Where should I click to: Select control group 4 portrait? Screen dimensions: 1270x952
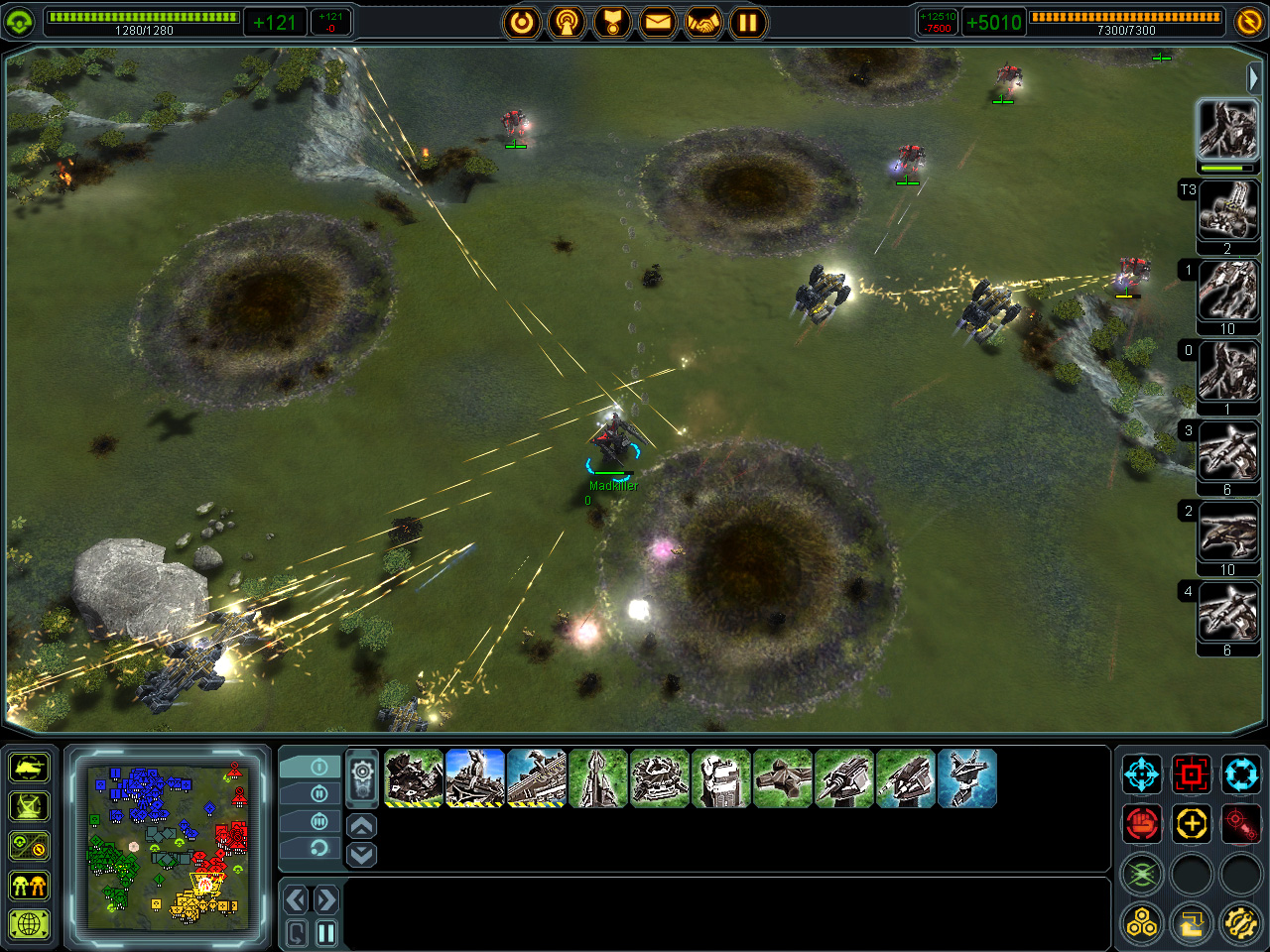coord(1227,612)
